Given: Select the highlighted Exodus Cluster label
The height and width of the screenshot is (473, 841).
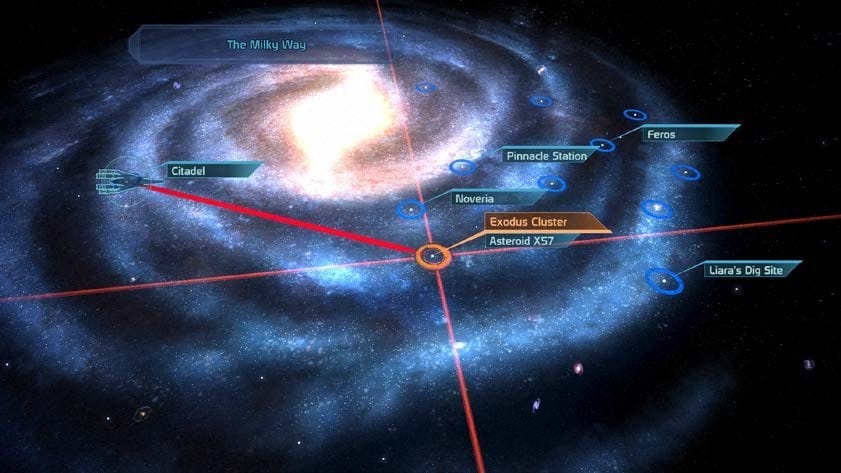Looking at the screenshot, I should 530,222.
